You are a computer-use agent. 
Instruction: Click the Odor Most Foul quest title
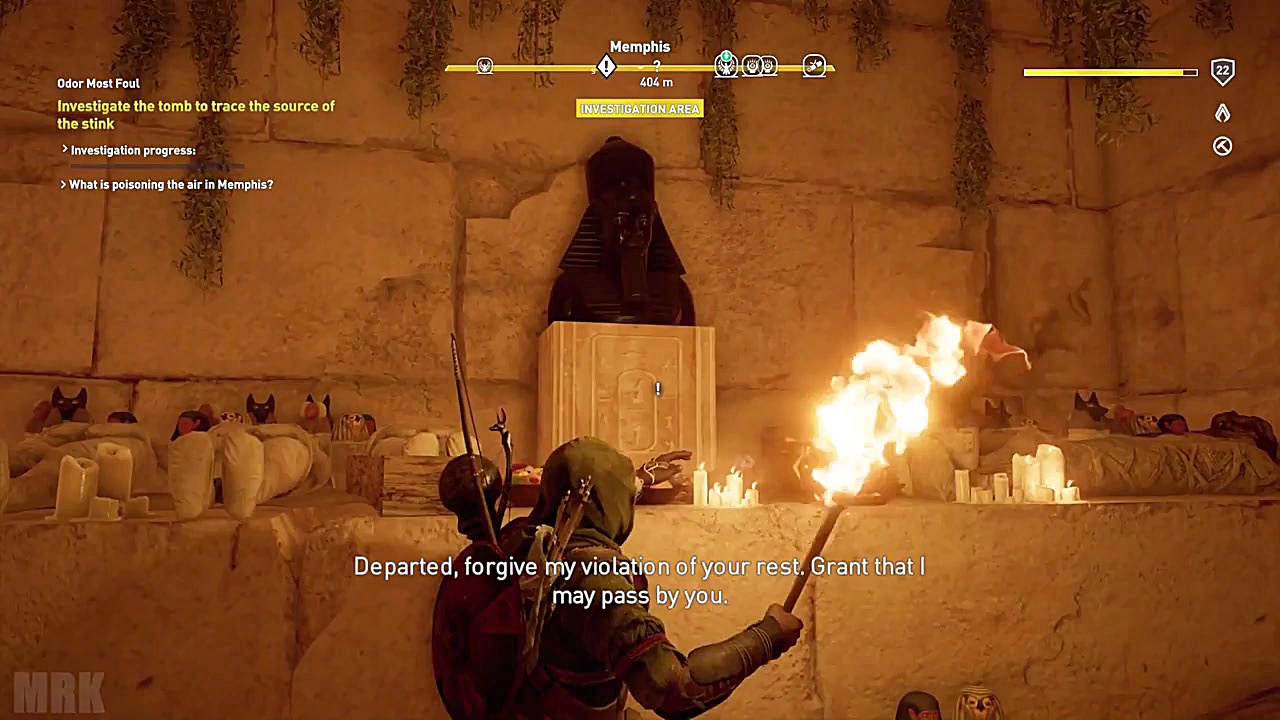(x=98, y=83)
